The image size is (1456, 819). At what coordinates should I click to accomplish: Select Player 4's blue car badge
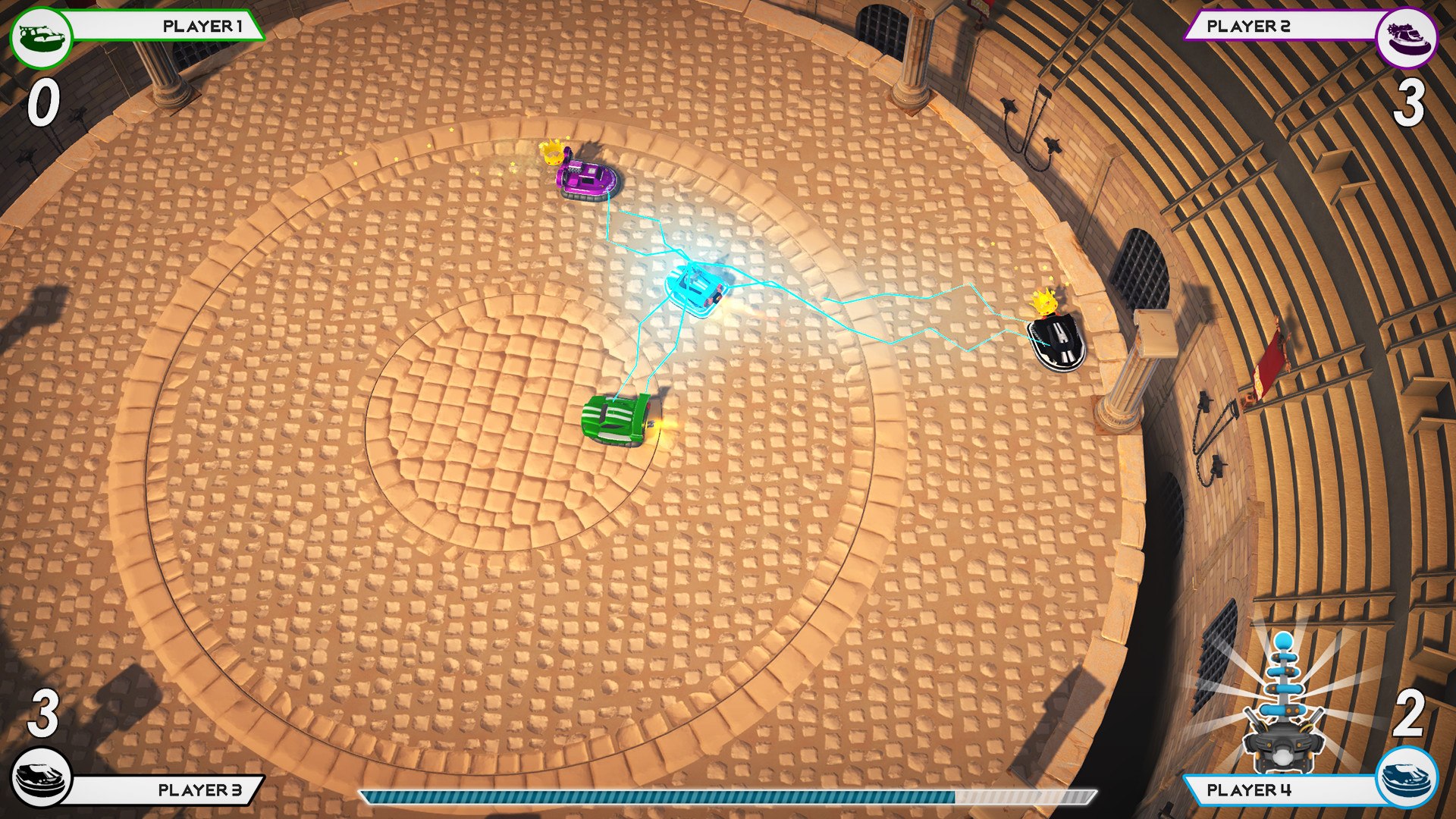1407,777
